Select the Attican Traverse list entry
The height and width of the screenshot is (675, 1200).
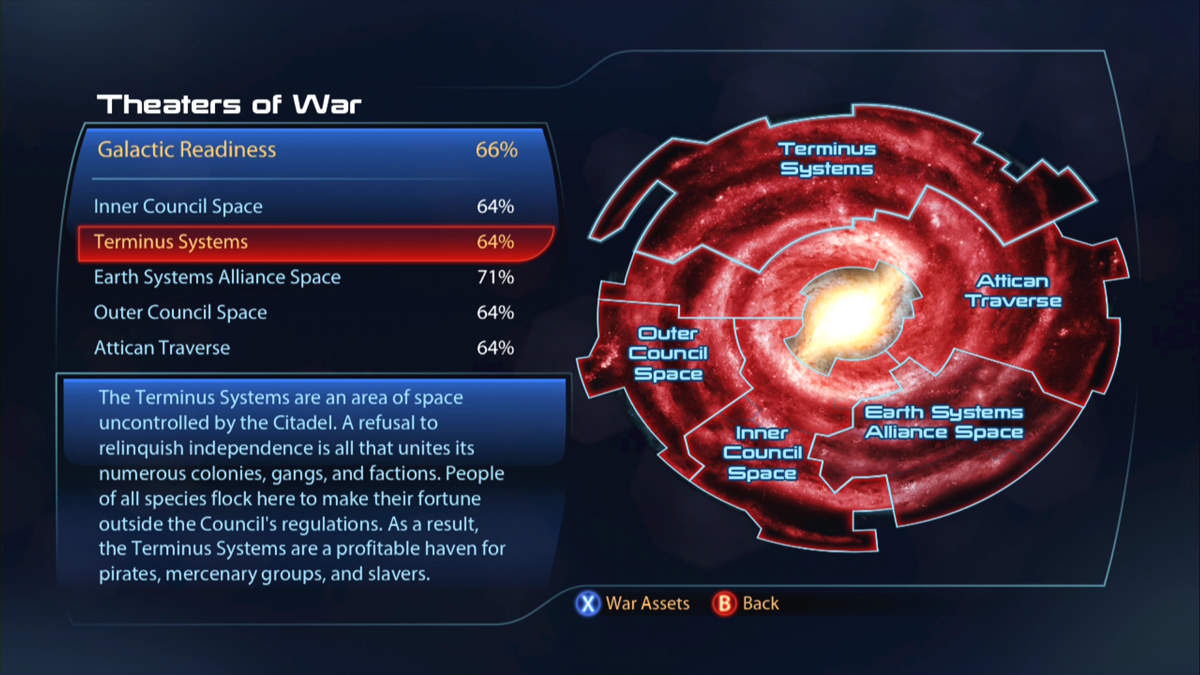pos(300,348)
